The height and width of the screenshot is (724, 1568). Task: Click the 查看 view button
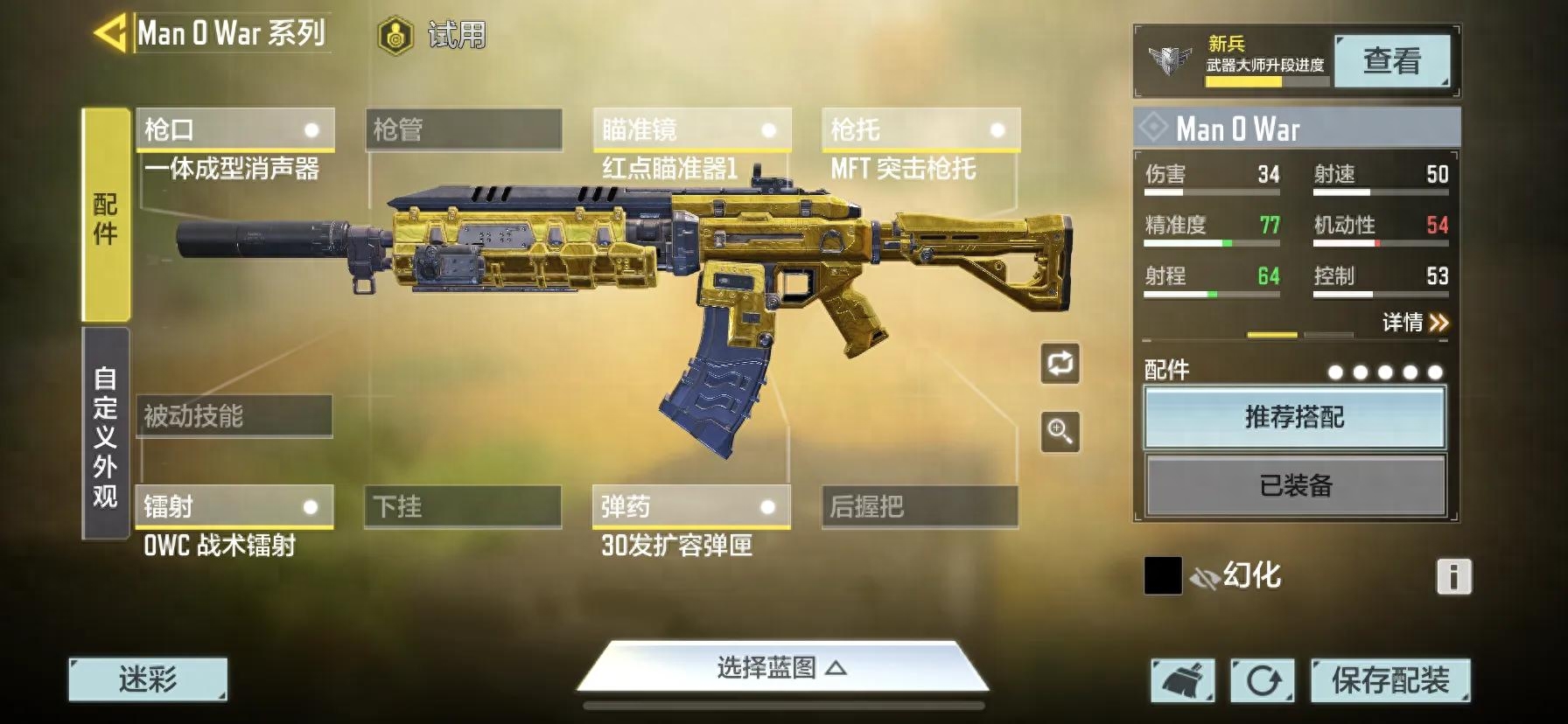[x=1391, y=60]
